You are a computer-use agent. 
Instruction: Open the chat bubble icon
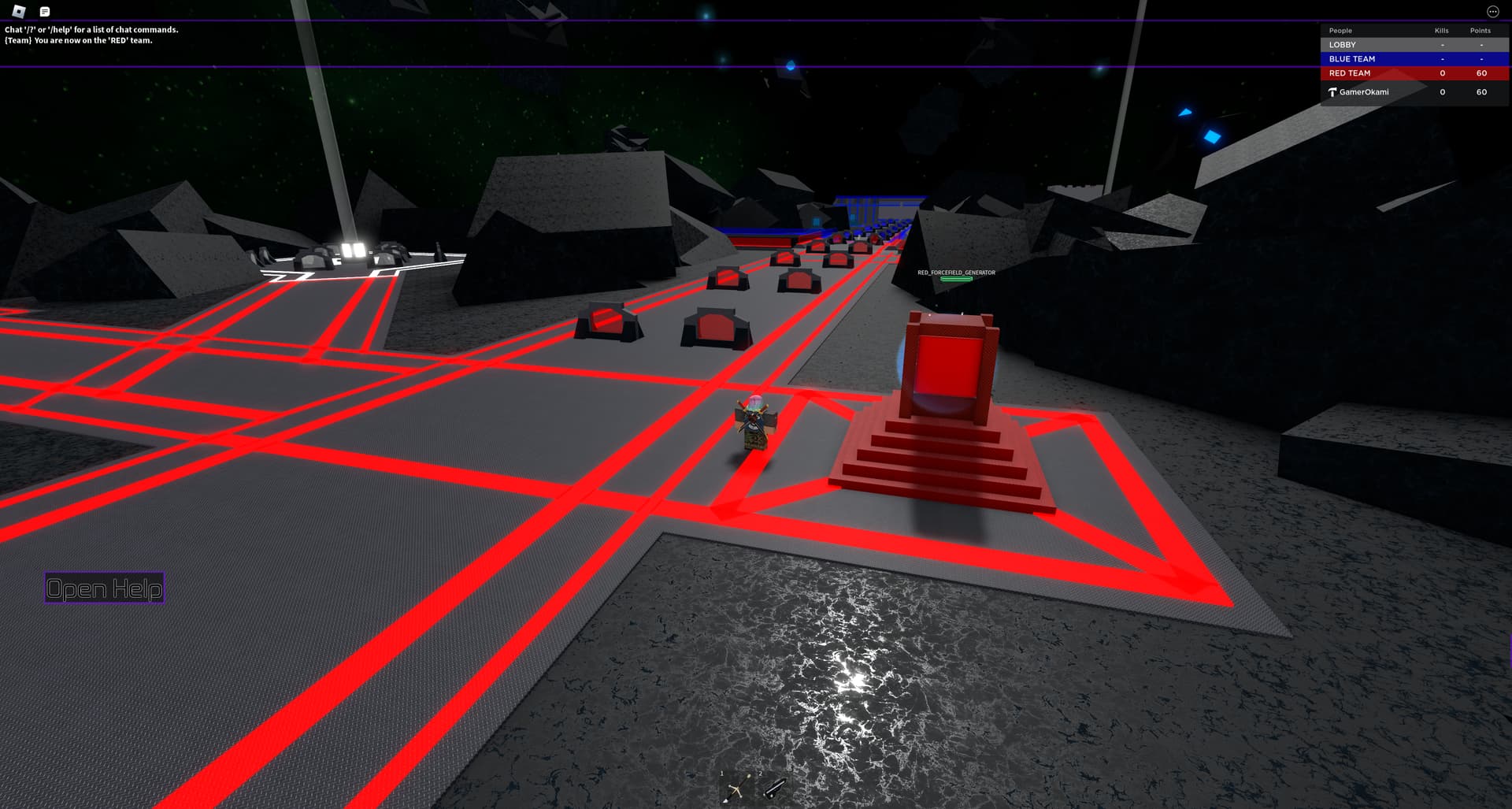click(x=45, y=11)
